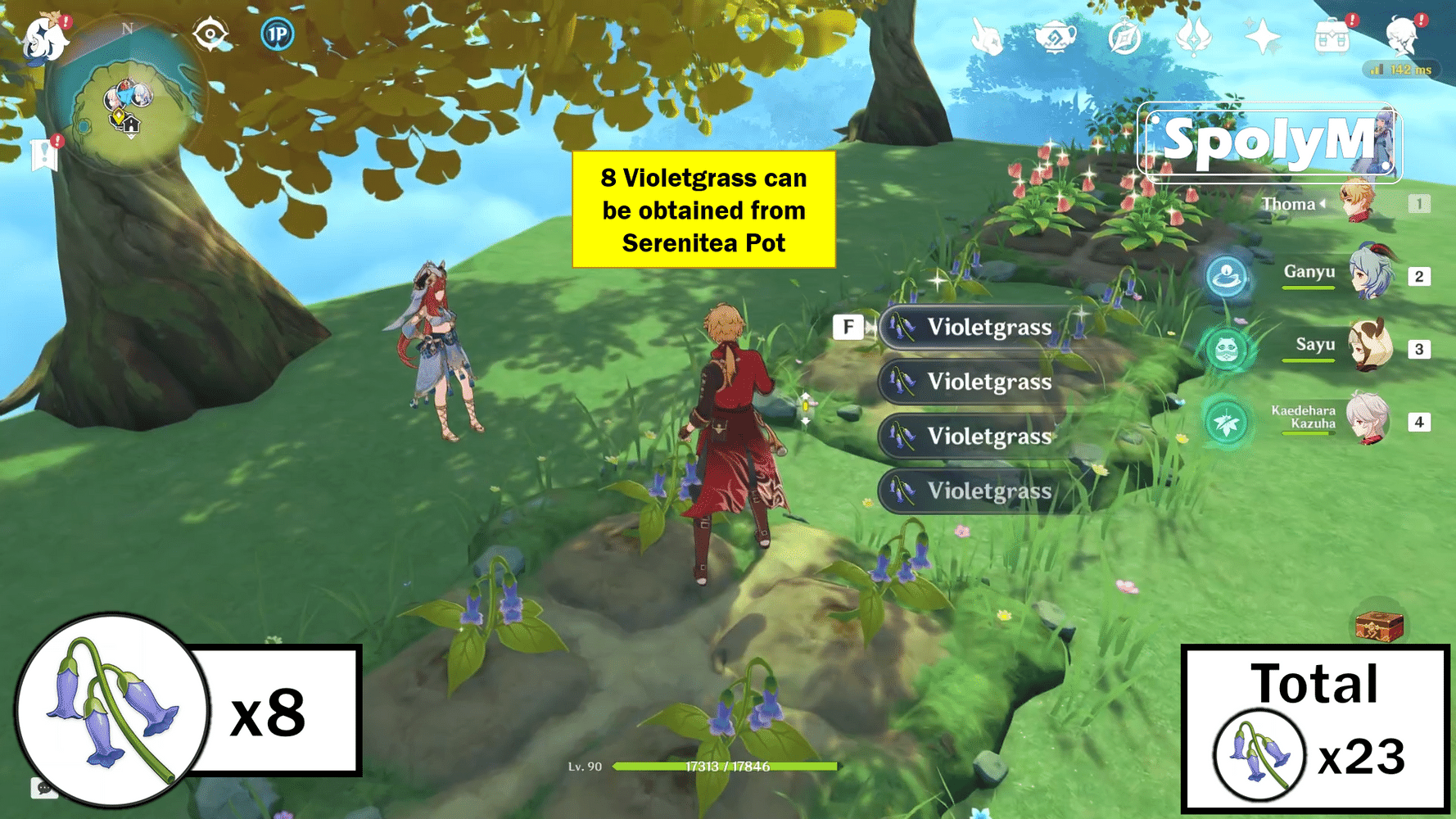Screen dimensions: 1456x819
Task: Open the character profile head icon with notification
Action: click(x=1404, y=37)
